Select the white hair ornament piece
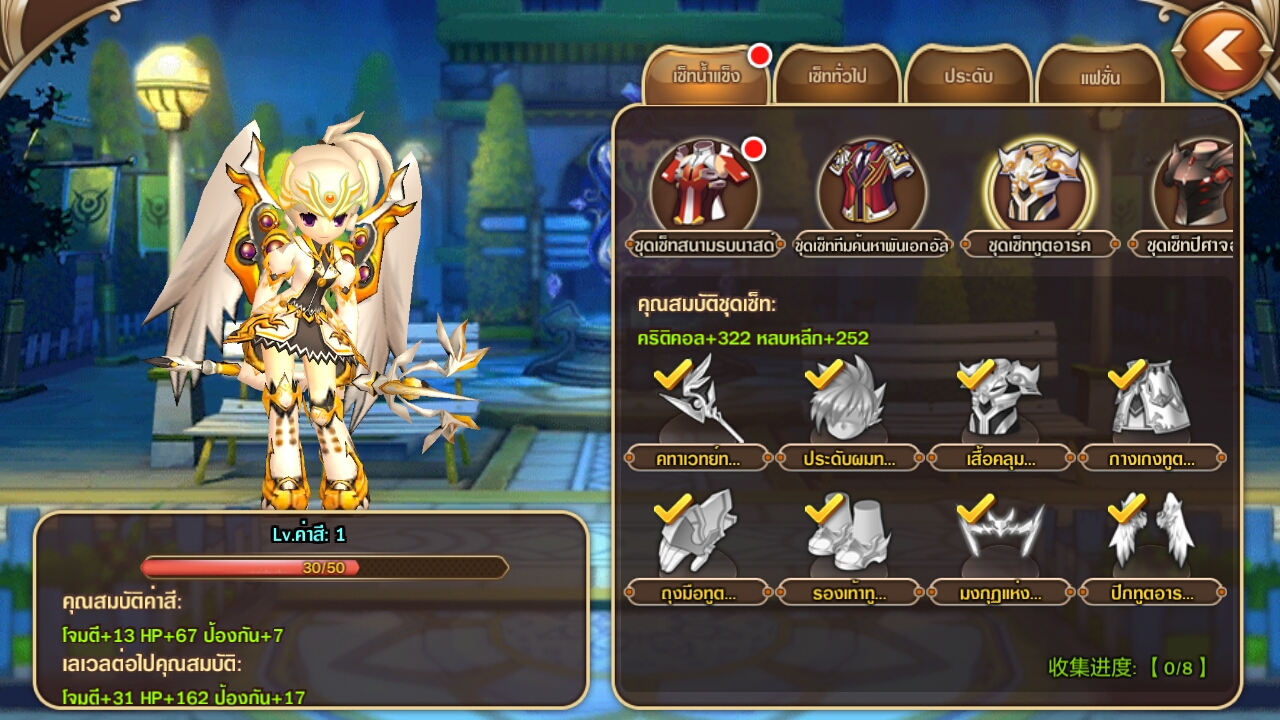1280x720 pixels. 849,402
